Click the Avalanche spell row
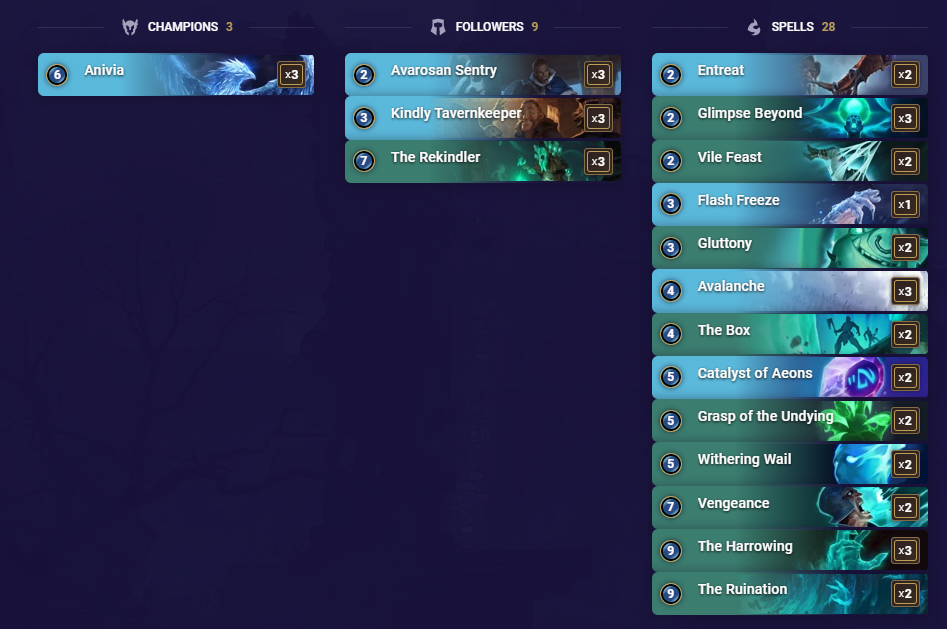This screenshot has height=629, width=947. pyautogui.click(x=789, y=291)
